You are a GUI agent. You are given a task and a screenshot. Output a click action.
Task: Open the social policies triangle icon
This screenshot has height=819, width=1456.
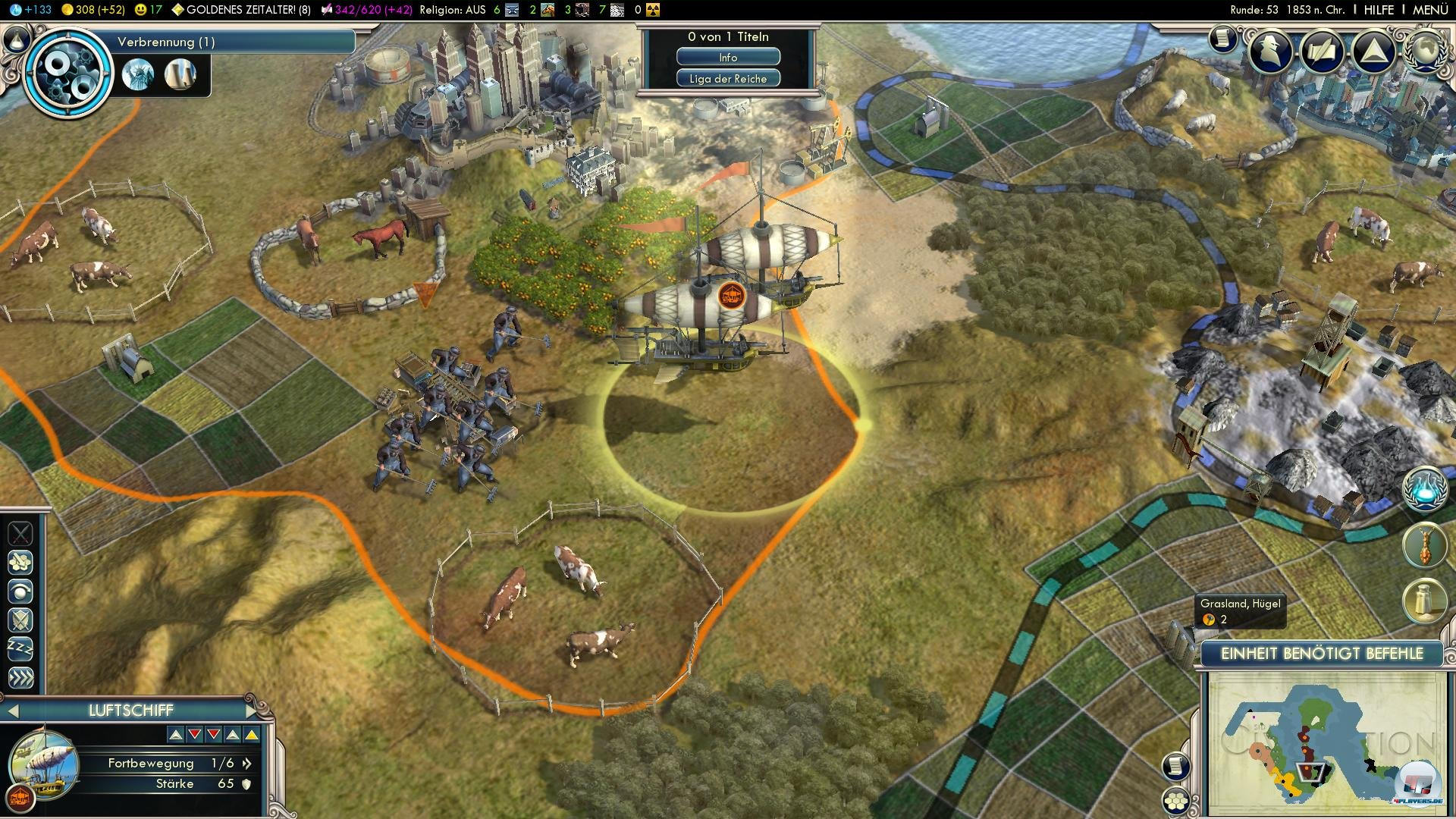pos(1373,52)
